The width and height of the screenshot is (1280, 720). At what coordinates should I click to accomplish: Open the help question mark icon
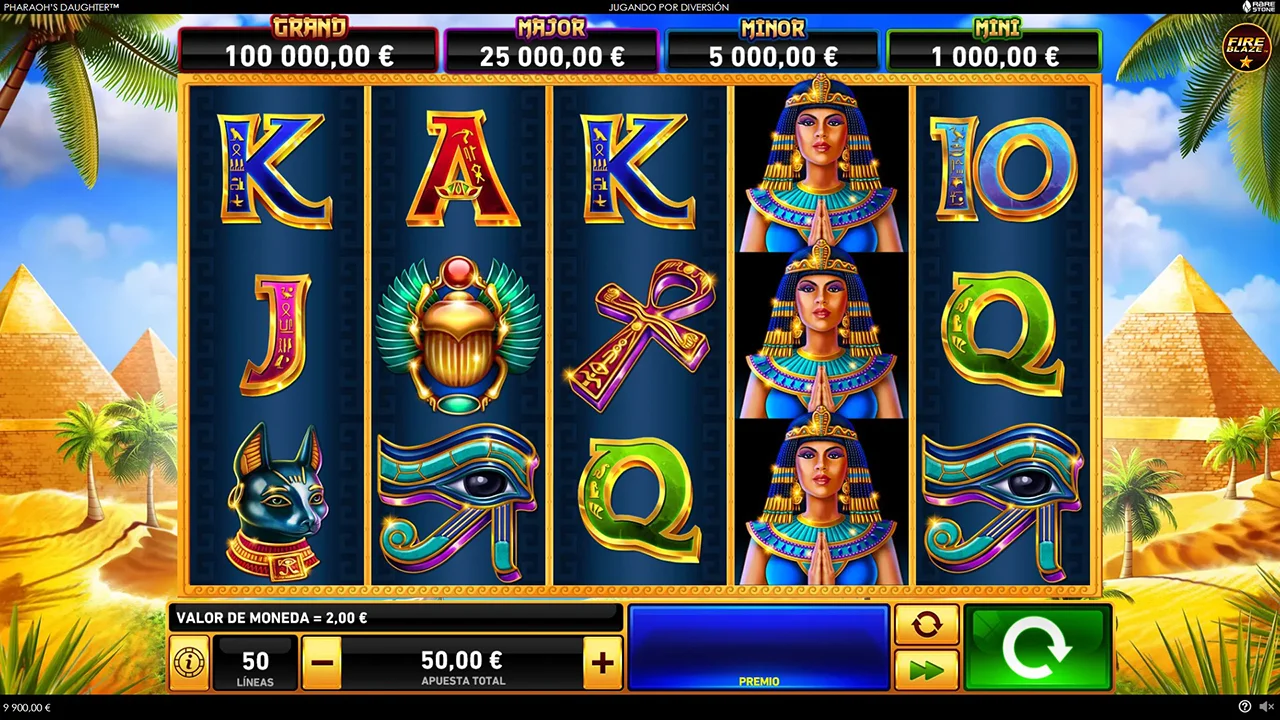click(x=1244, y=707)
